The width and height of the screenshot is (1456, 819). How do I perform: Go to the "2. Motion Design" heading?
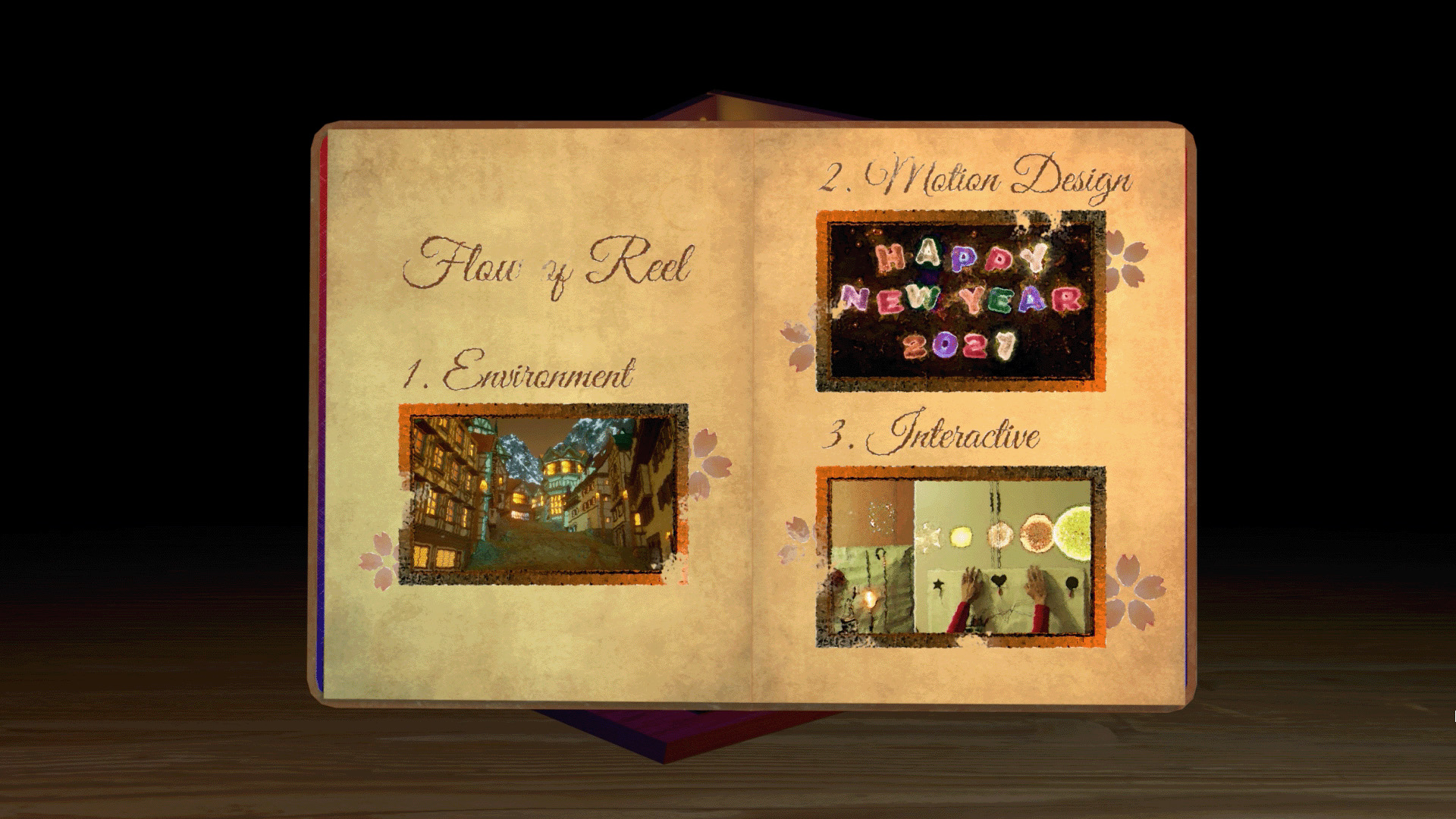[x=977, y=179]
